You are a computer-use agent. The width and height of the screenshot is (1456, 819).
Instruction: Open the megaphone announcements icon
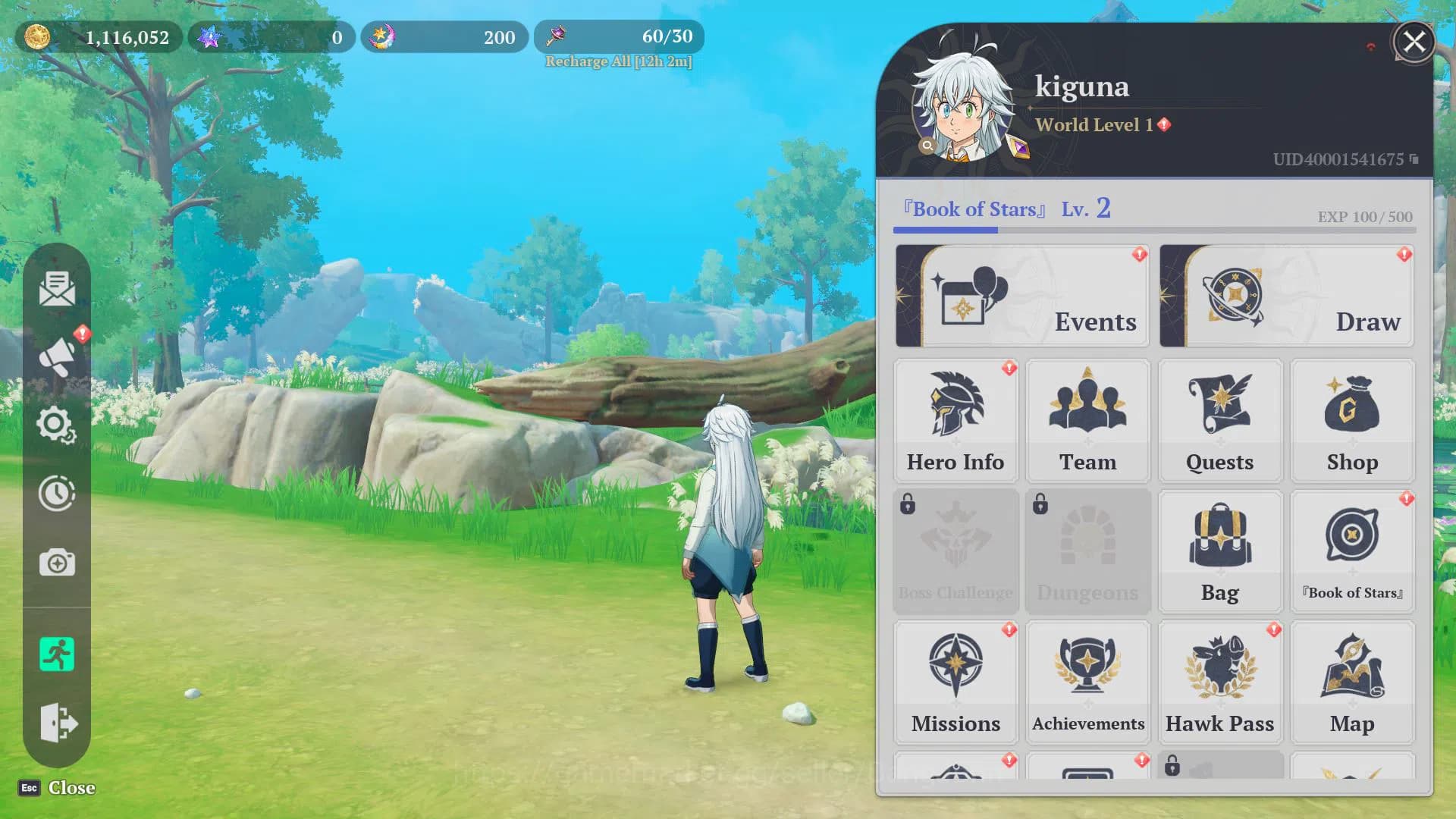click(57, 356)
